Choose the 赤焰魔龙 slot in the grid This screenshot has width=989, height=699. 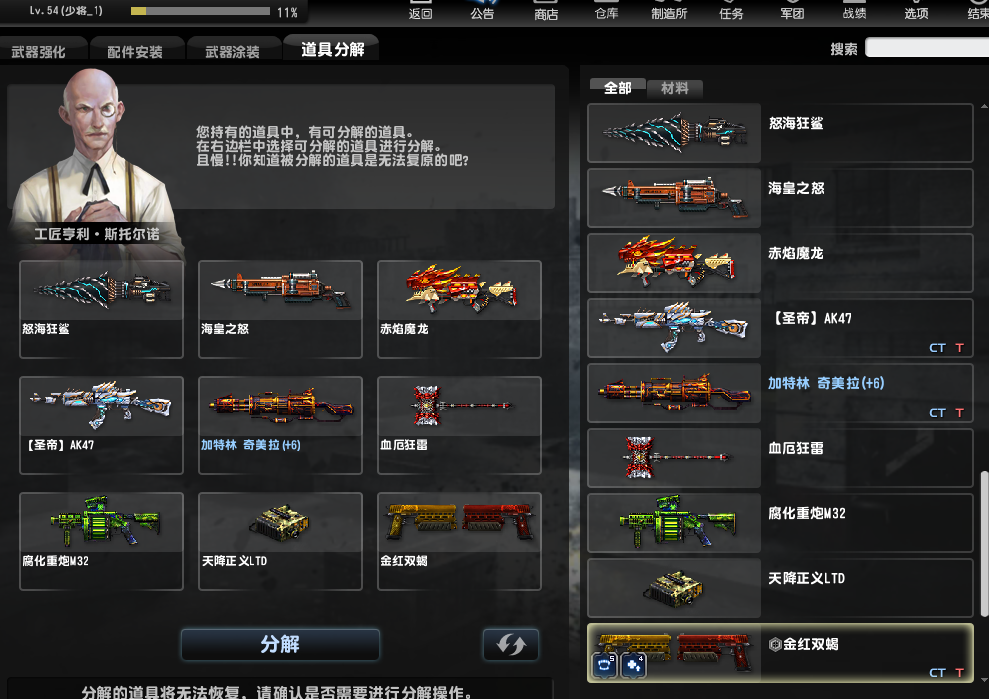tap(459, 308)
